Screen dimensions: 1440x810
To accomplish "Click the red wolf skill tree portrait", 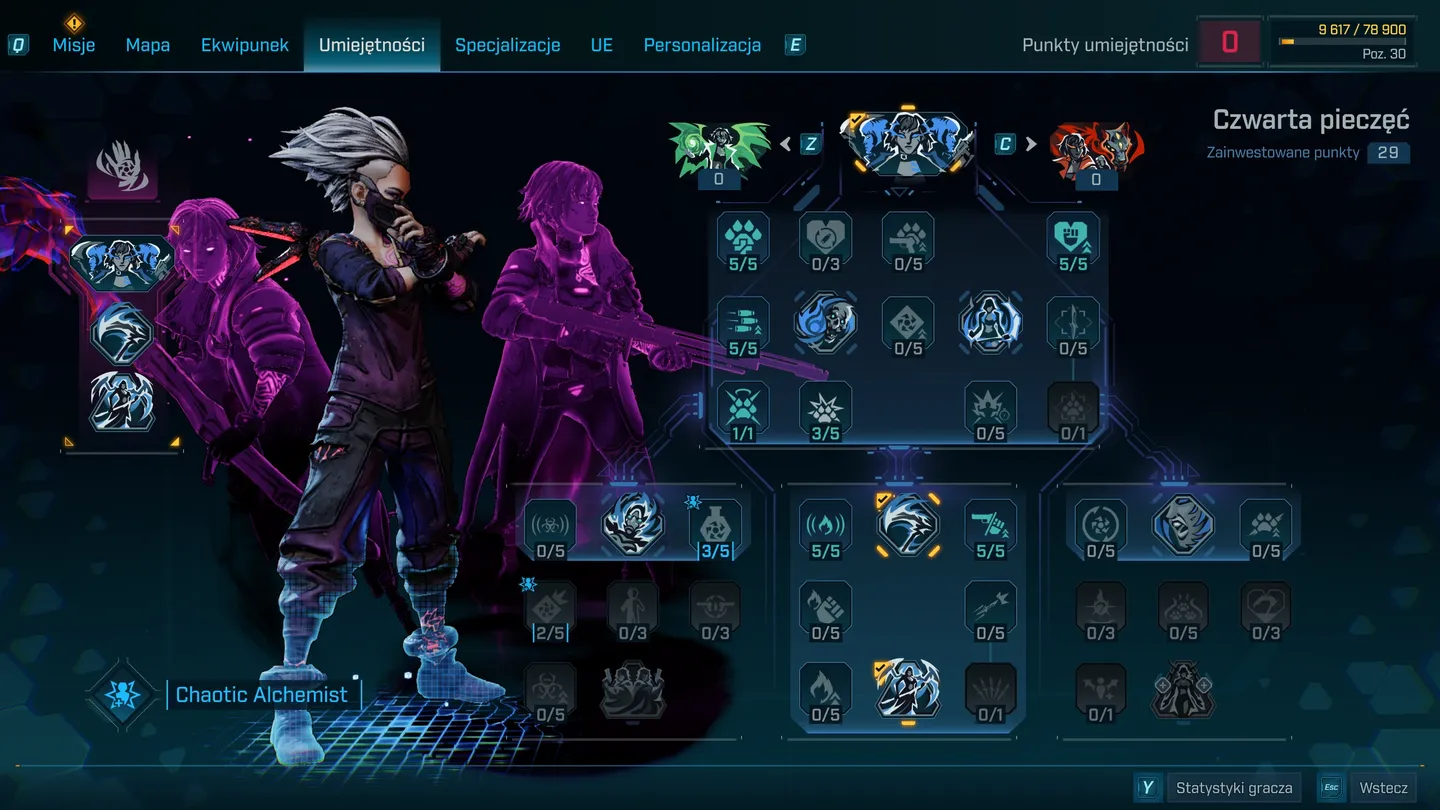I will [x=1097, y=145].
